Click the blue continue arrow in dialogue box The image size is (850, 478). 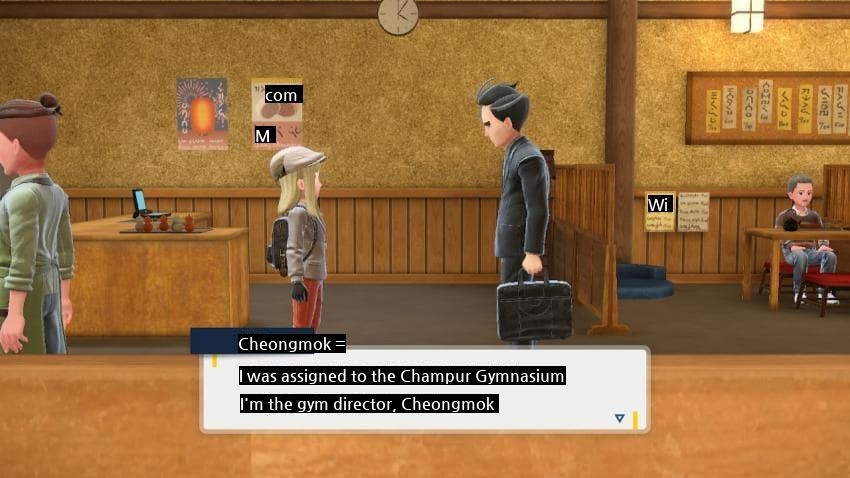(619, 418)
